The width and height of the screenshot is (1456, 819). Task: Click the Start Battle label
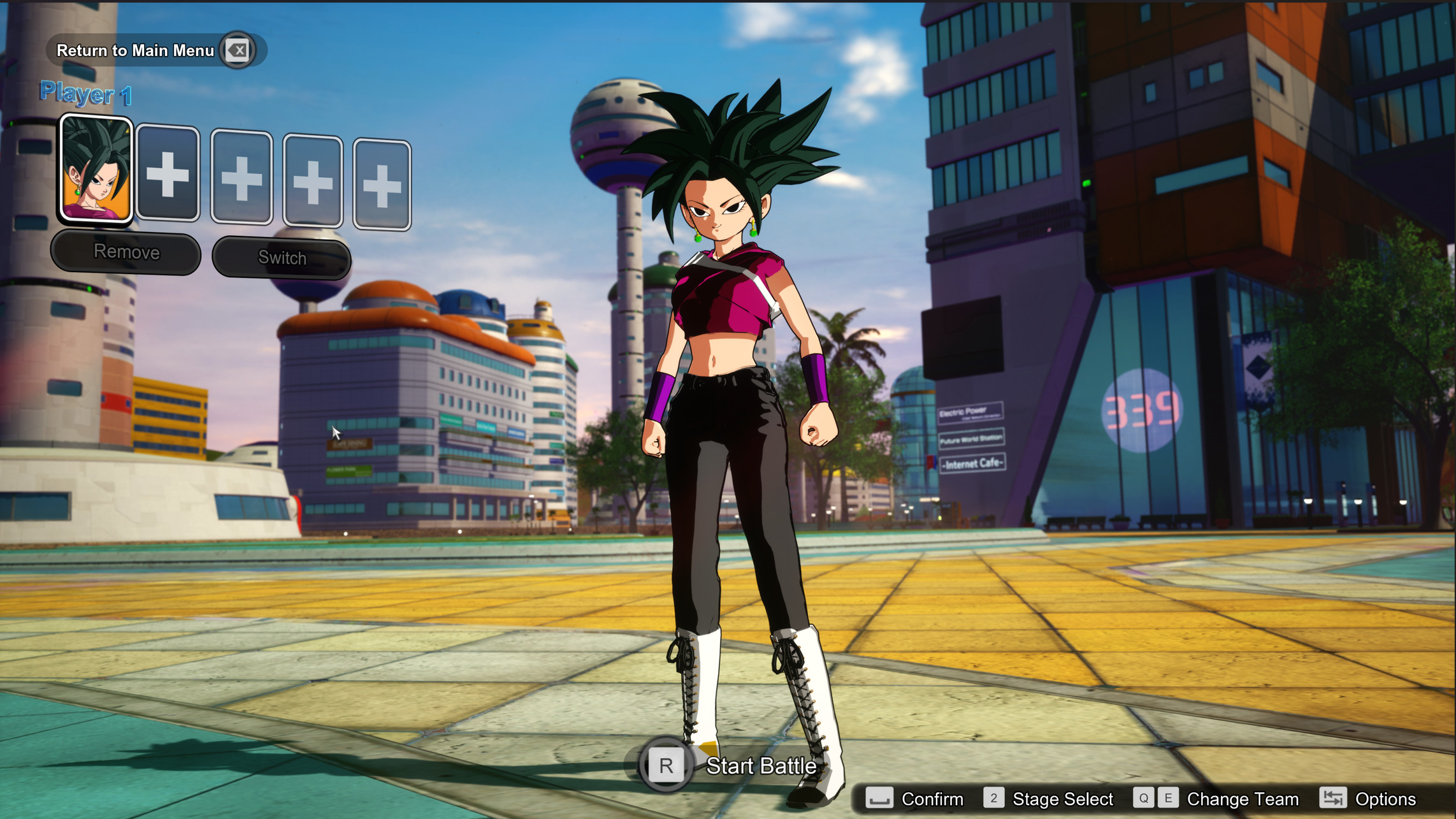click(x=761, y=767)
